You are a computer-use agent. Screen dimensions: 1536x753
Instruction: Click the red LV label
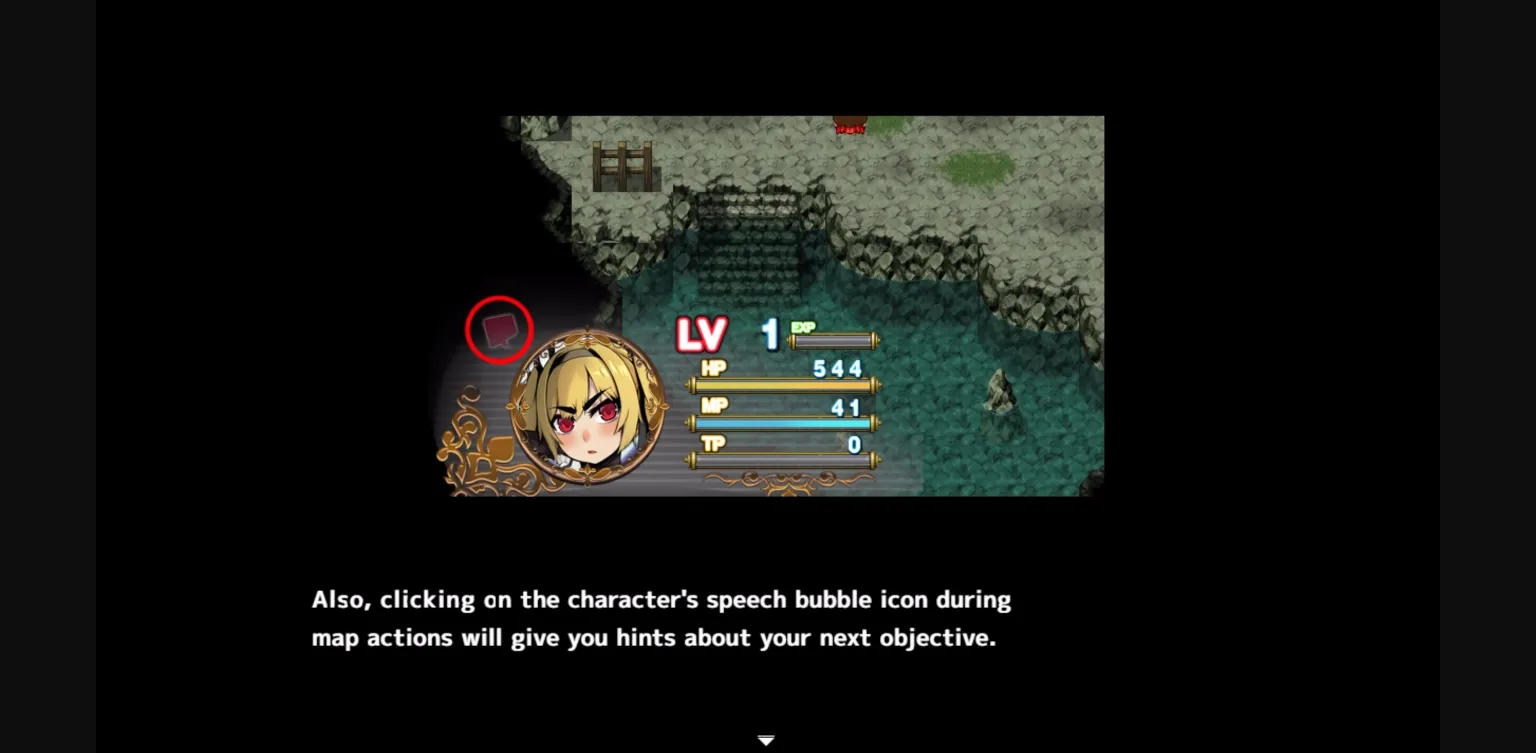[x=702, y=336]
